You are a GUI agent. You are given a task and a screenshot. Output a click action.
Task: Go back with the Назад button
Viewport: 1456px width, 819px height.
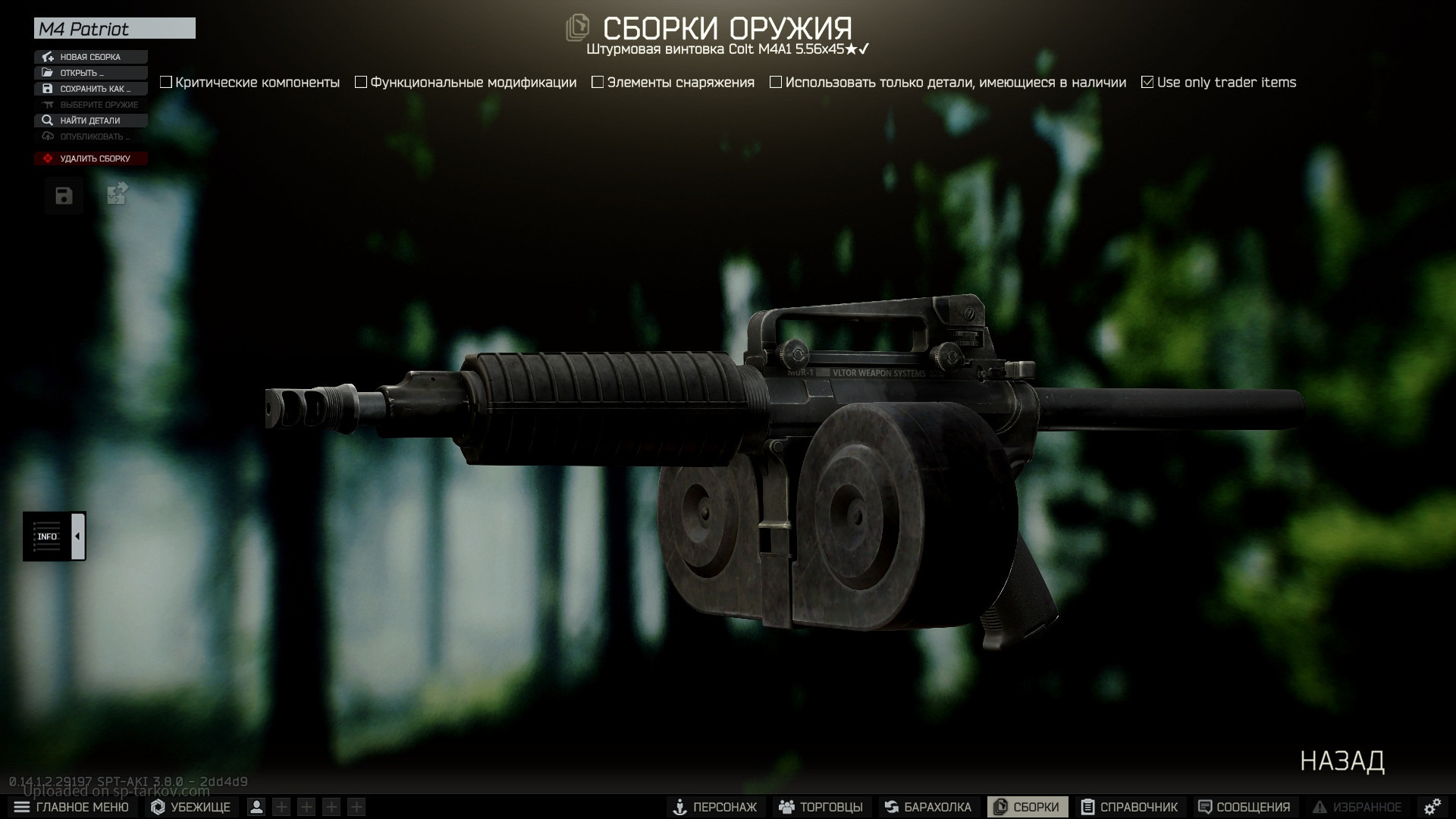(x=1341, y=761)
